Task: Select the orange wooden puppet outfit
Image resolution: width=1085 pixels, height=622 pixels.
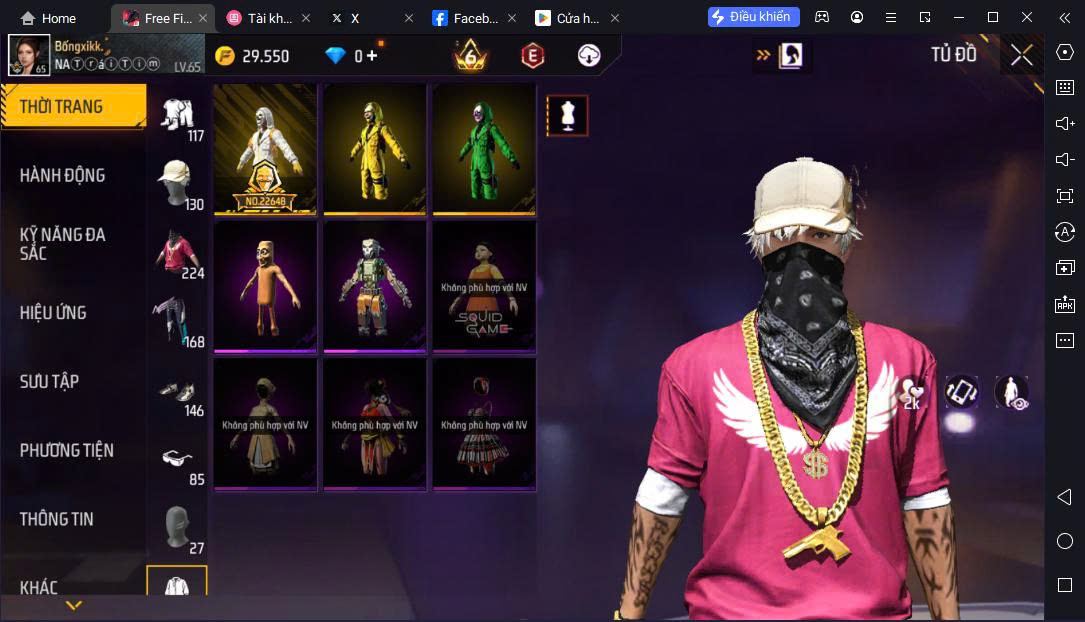Action: click(265, 285)
